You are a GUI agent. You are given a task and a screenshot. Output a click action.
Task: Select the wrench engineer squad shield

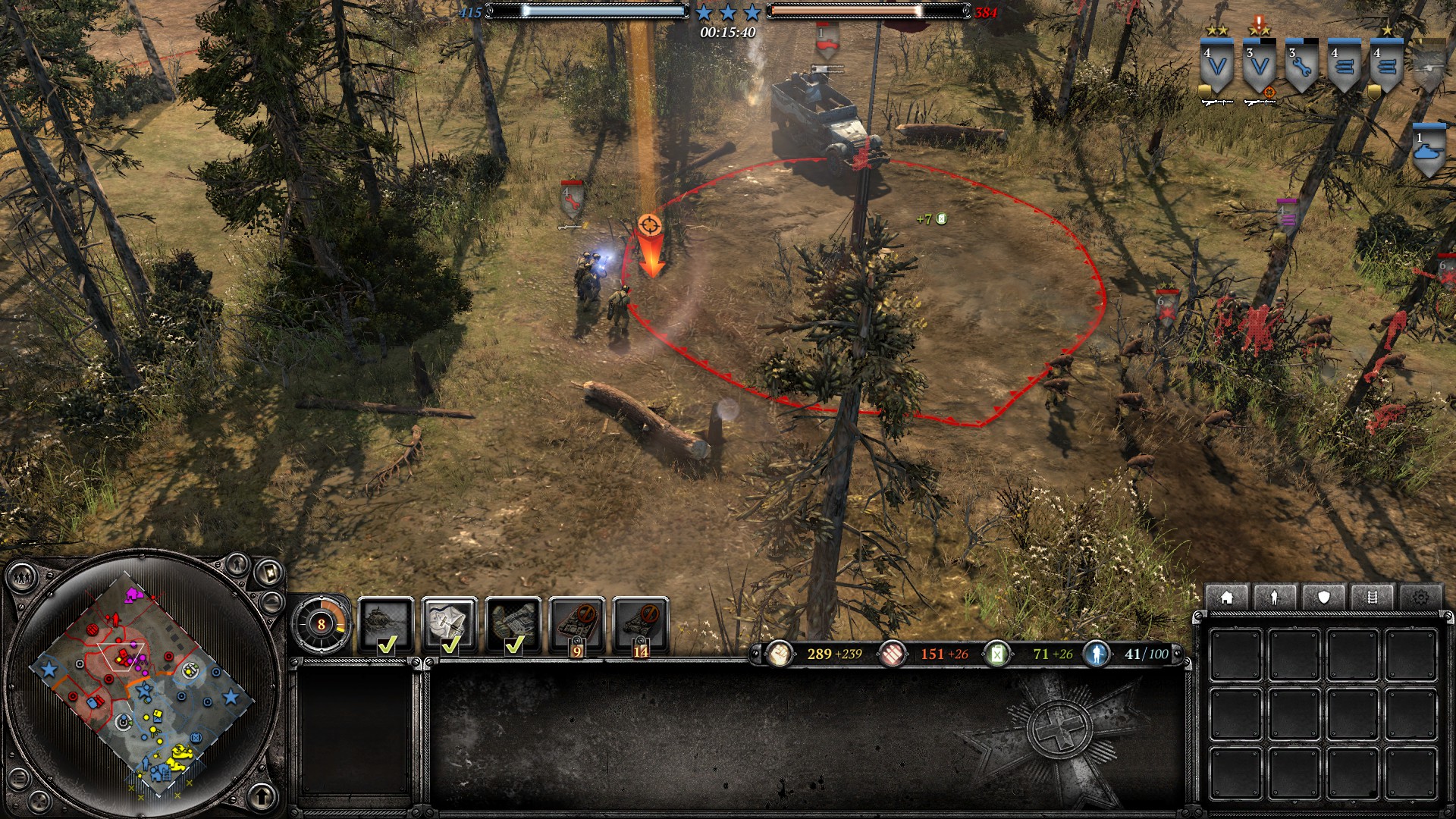[x=1301, y=68]
